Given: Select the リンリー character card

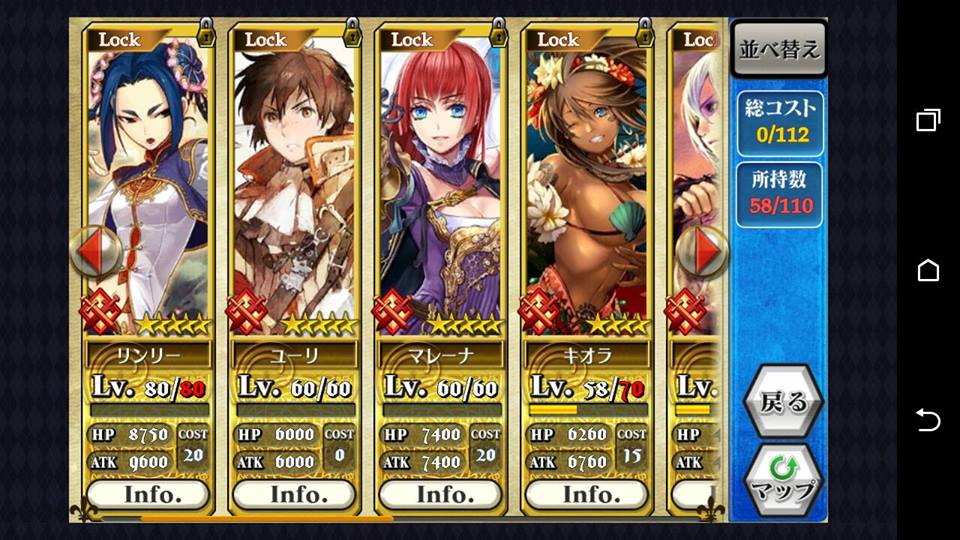Looking at the screenshot, I should coord(149,180).
